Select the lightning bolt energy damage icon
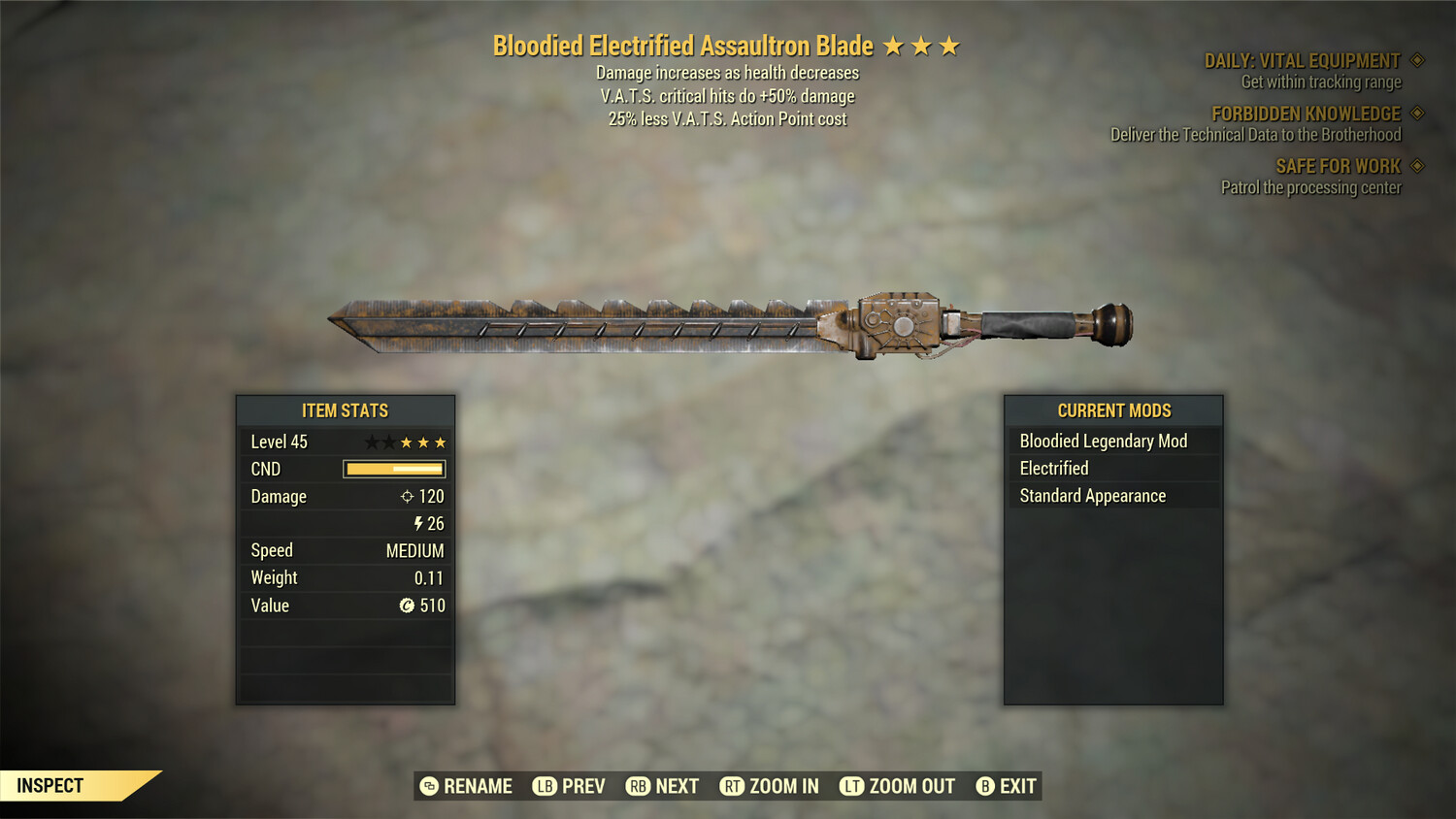The width and height of the screenshot is (1456, 819). pyautogui.click(x=419, y=523)
